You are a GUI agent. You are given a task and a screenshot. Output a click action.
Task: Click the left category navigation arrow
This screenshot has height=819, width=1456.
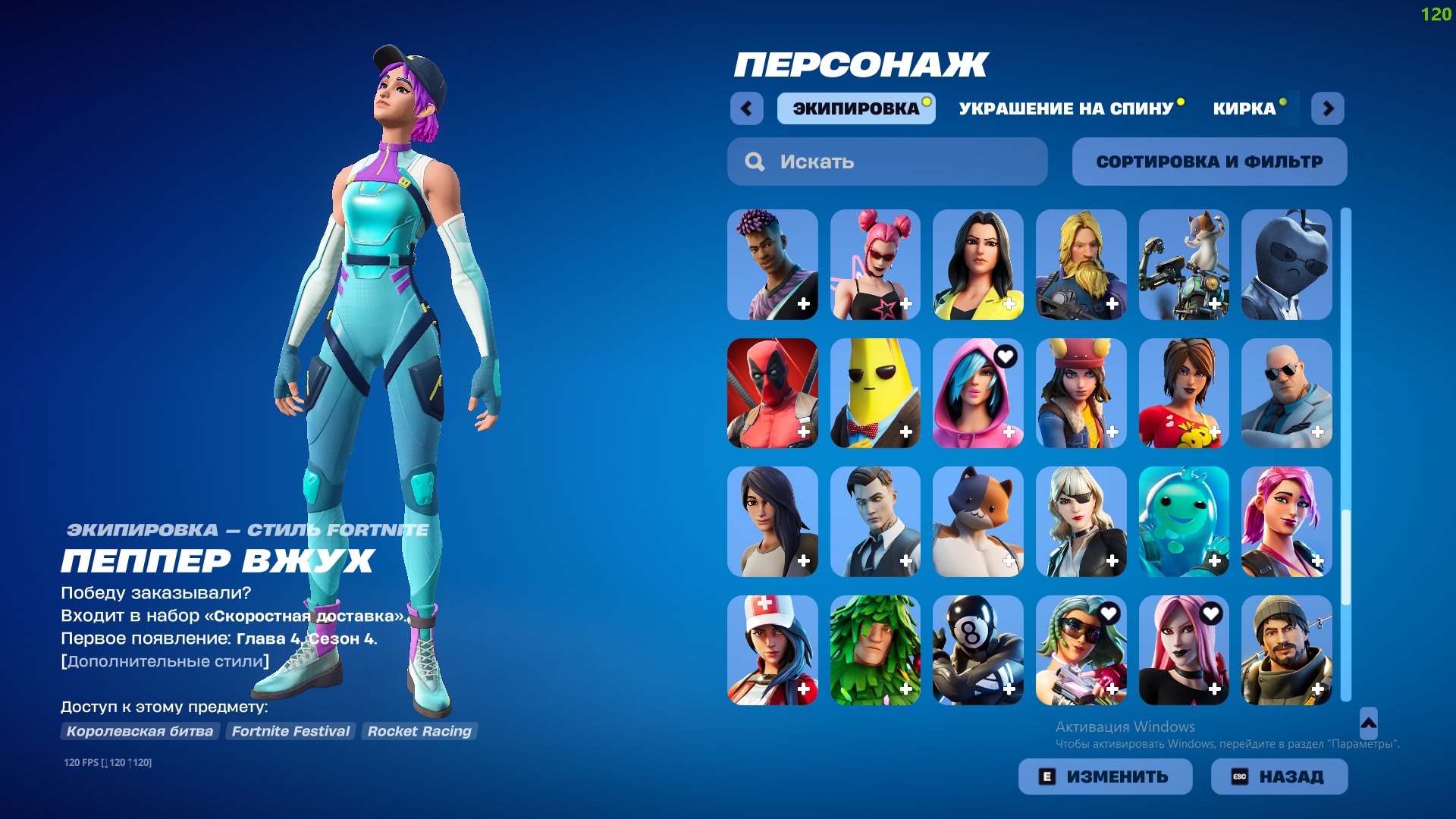coord(747,108)
